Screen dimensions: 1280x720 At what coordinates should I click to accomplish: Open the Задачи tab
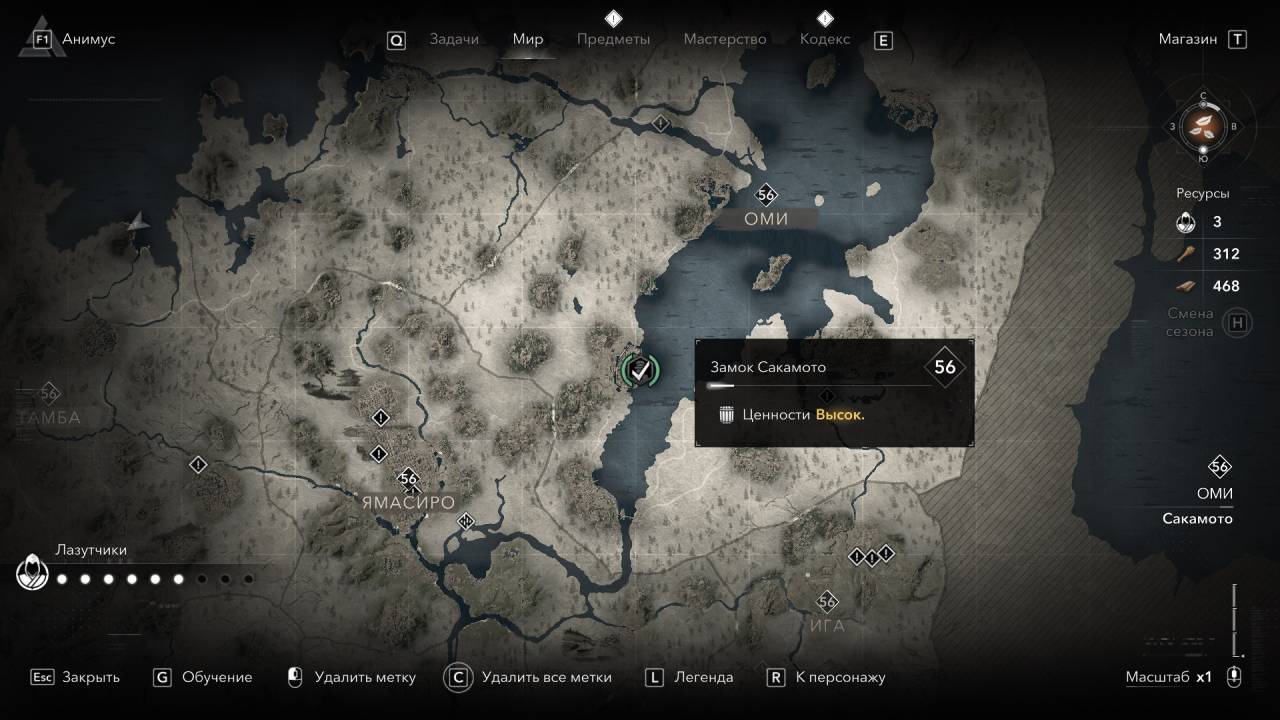454,39
